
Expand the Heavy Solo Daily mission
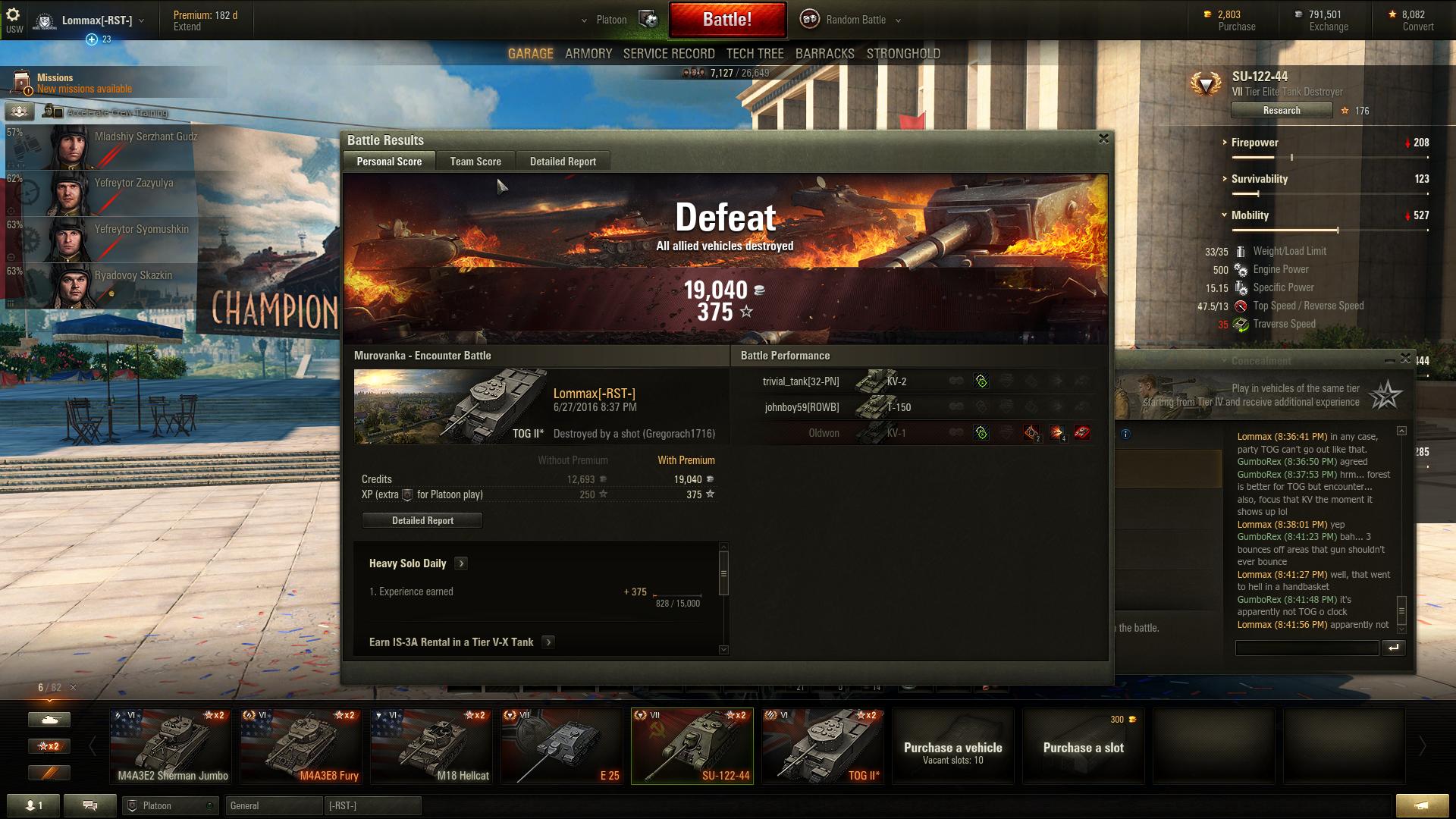point(461,563)
